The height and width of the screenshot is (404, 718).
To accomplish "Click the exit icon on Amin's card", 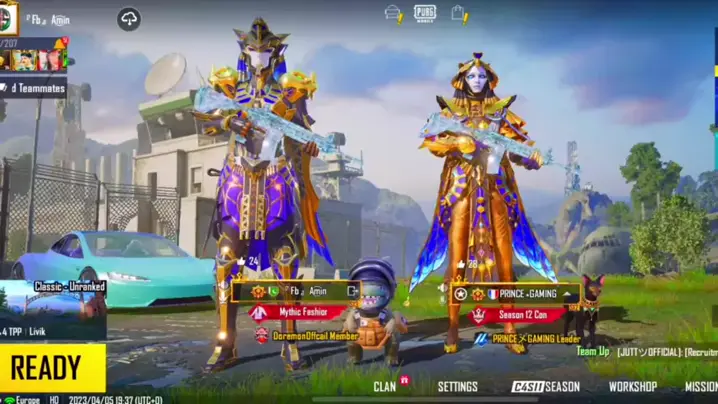I will 352,291.
